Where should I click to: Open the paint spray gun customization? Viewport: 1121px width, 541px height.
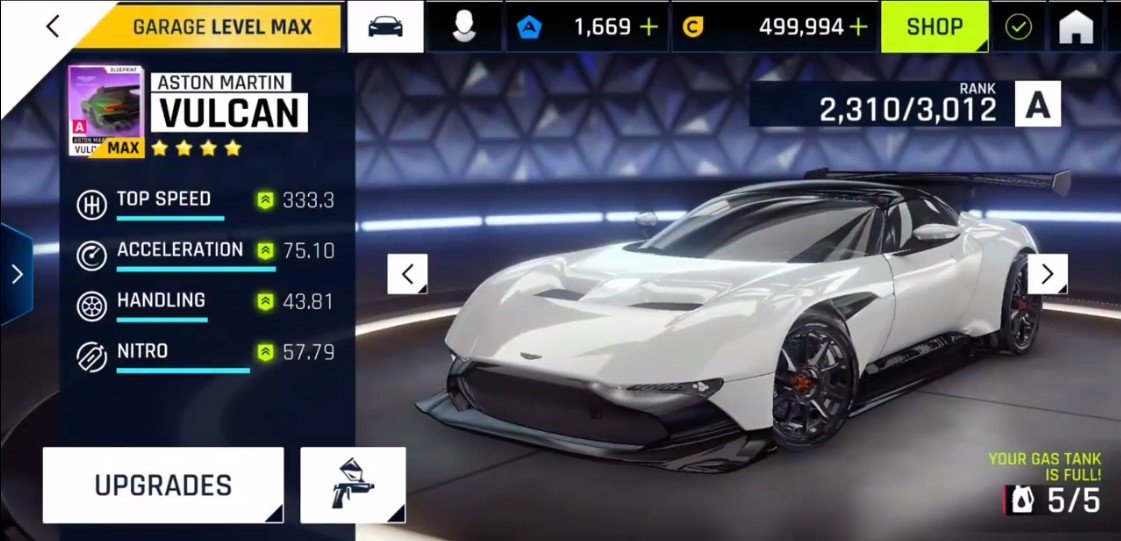[352, 485]
